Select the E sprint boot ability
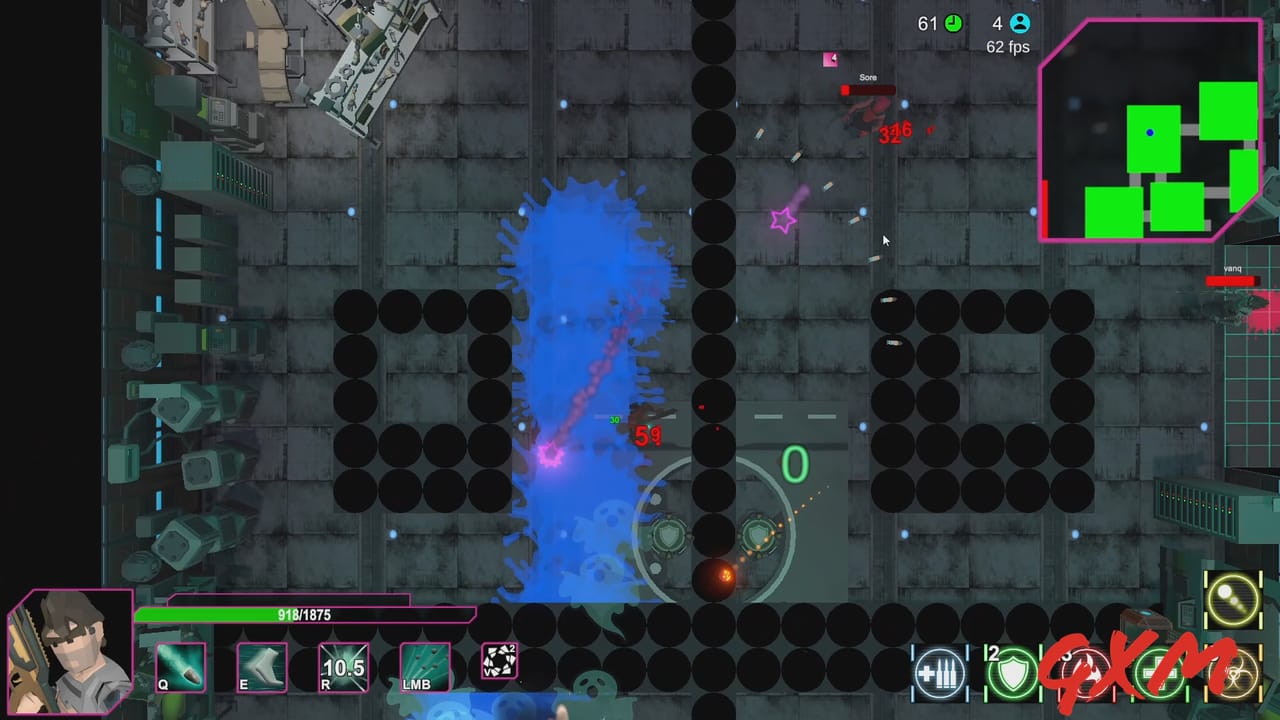This screenshot has width=1280, height=720. pyautogui.click(x=262, y=667)
